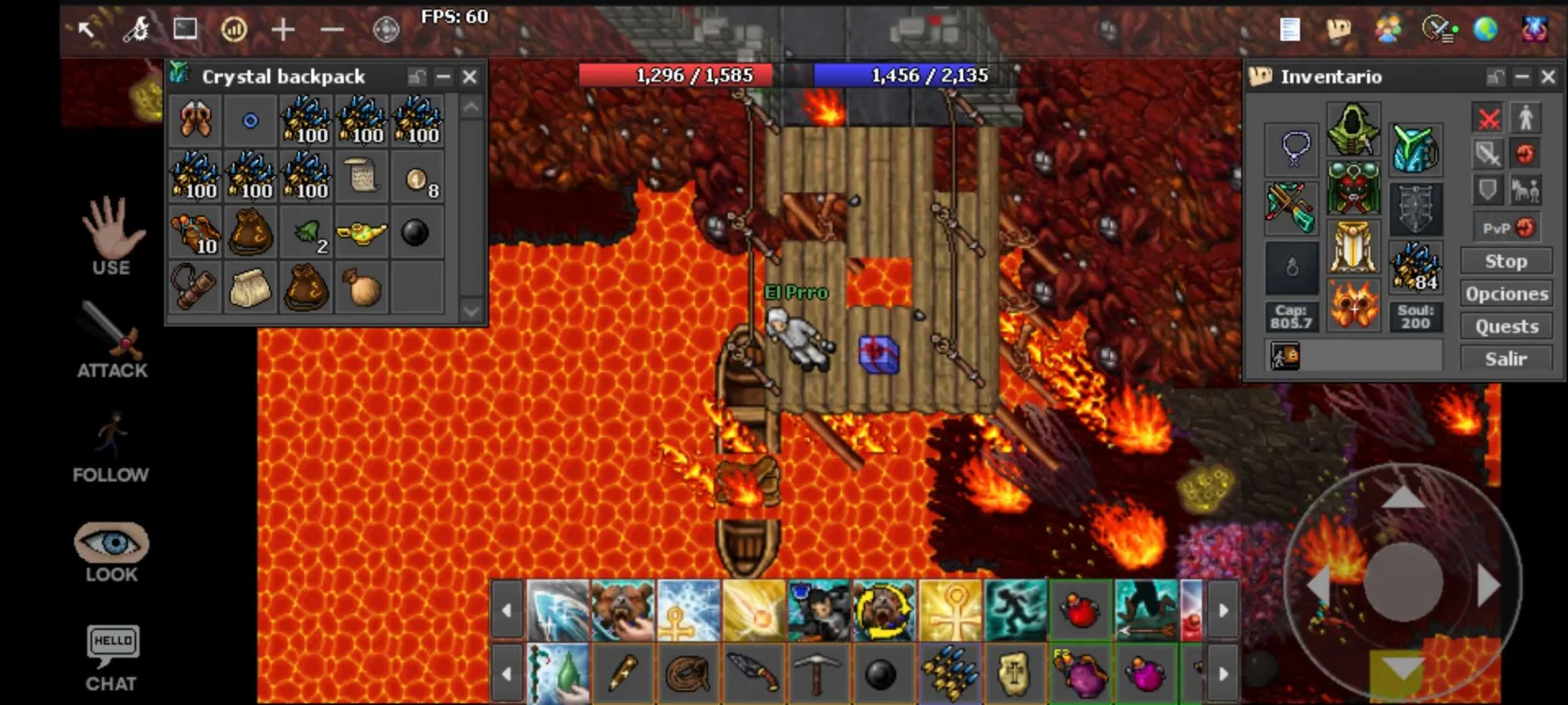Cast the bear summon hotbar spell
Image resolution: width=1568 pixels, height=705 pixels.
[x=622, y=610]
